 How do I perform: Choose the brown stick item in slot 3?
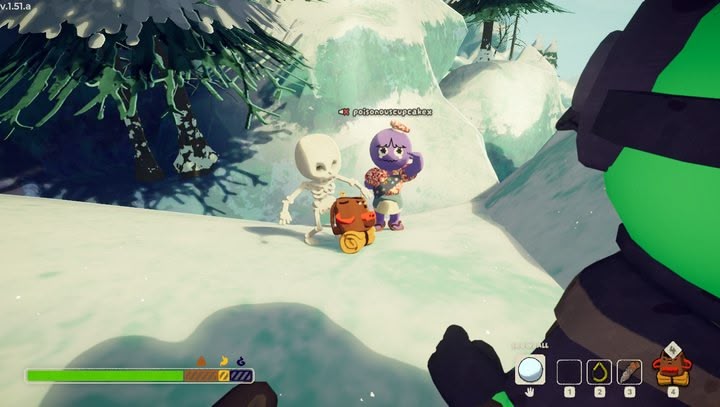click(629, 372)
